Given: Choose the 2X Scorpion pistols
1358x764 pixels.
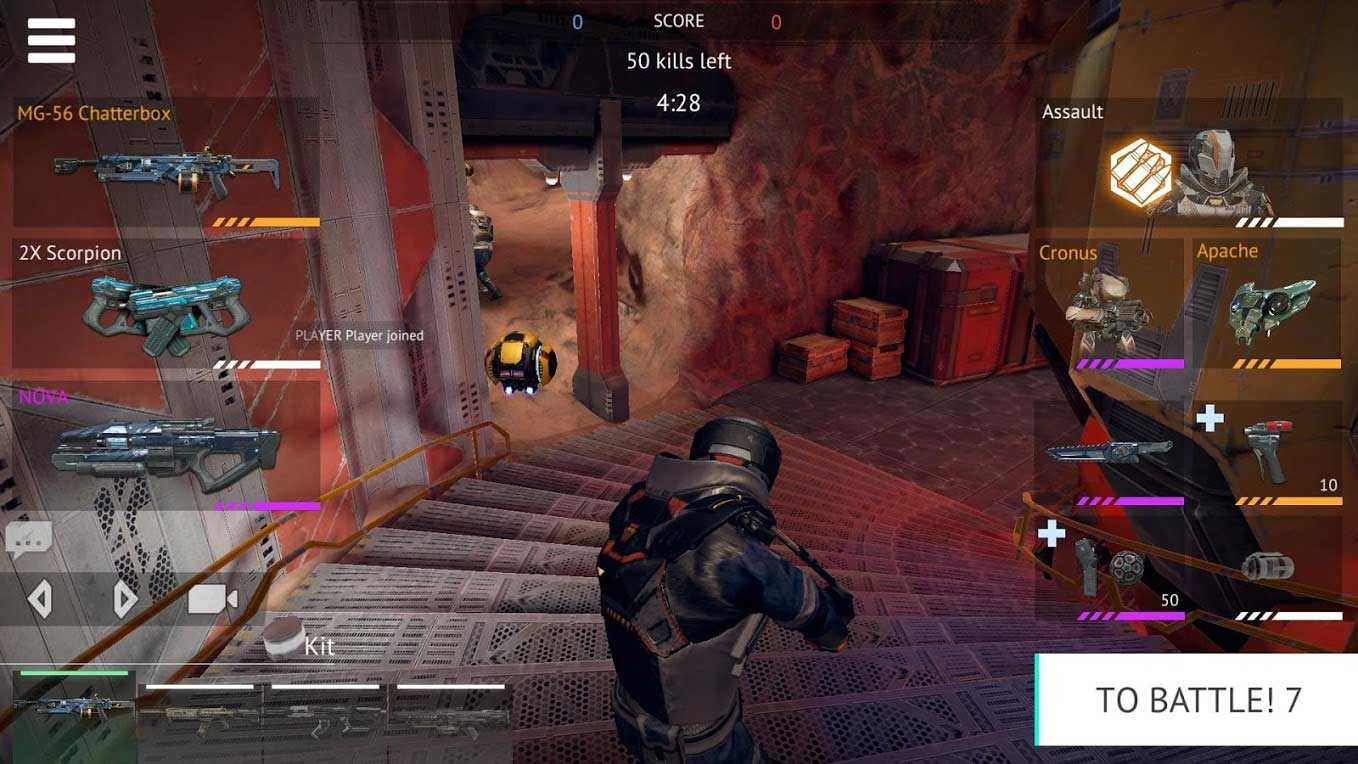Looking at the screenshot, I should 166,305.
